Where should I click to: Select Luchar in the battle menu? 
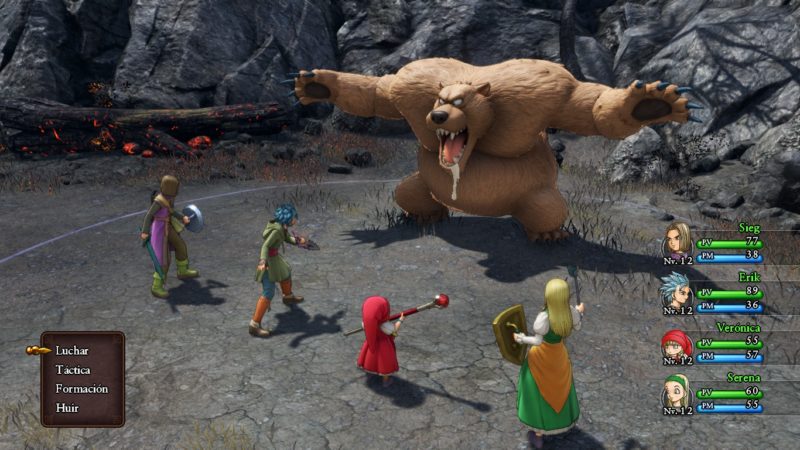click(73, 351)
